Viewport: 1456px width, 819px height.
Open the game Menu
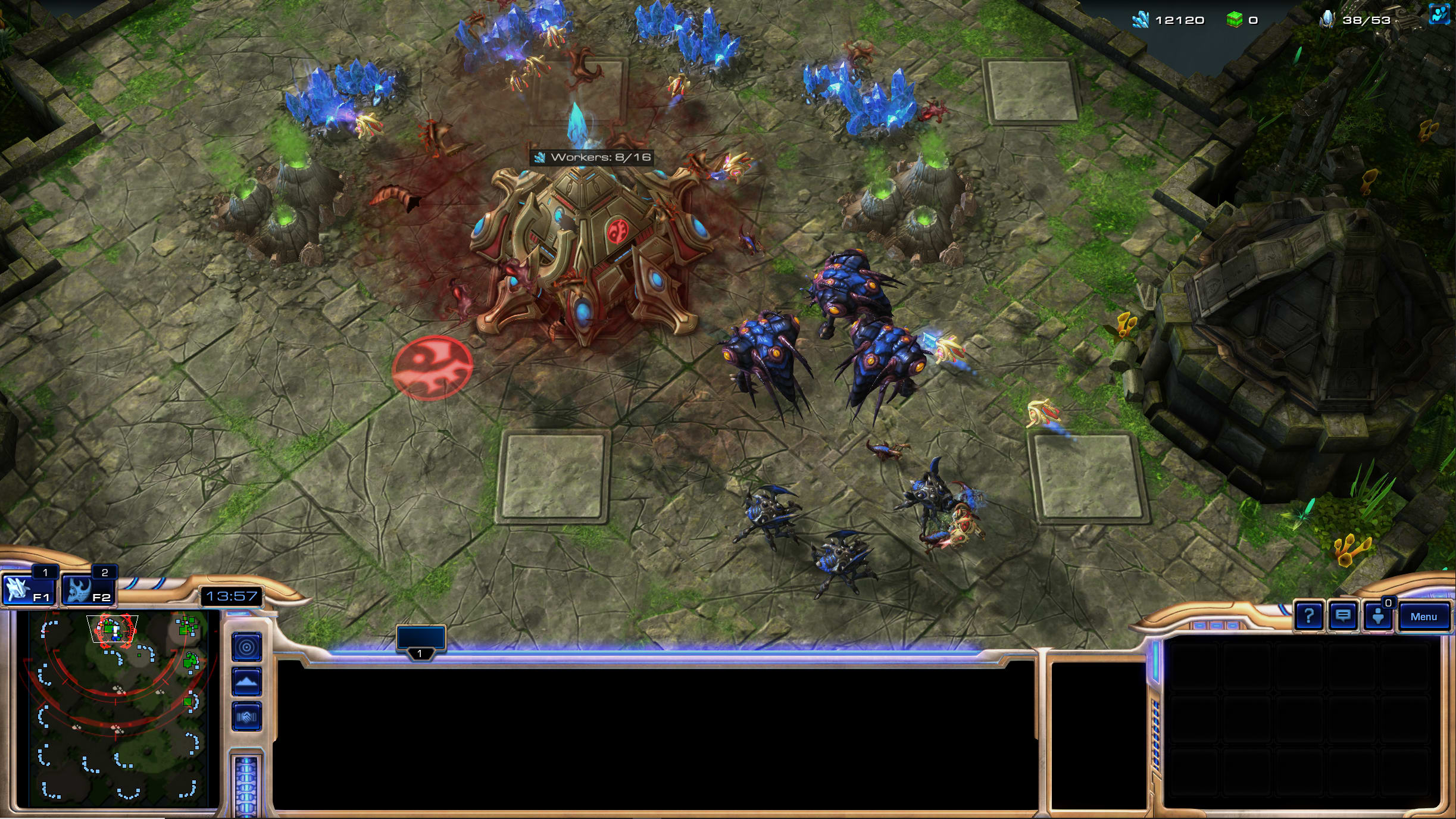1423,617
